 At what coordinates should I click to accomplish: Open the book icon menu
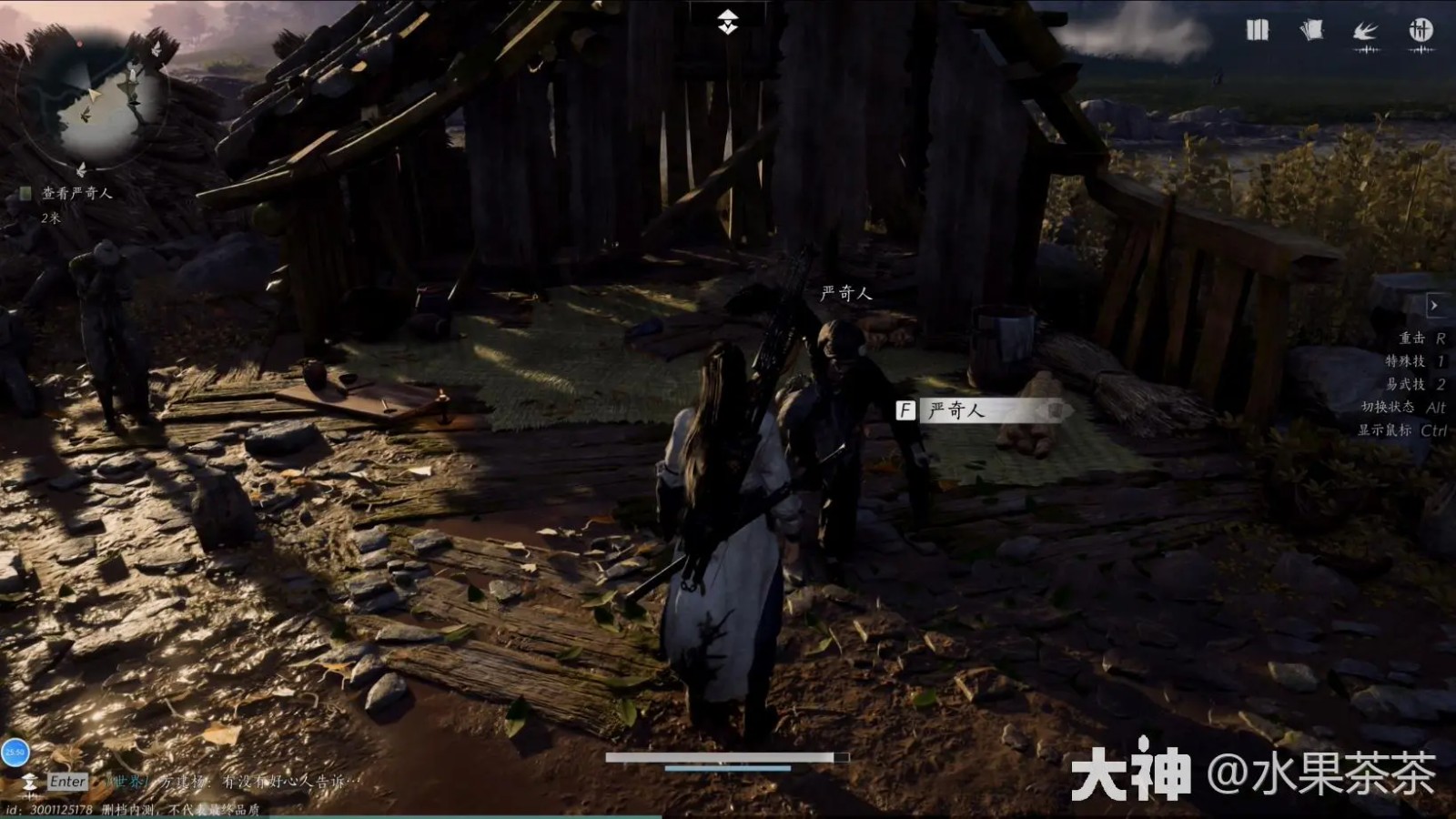point(1257,30)
